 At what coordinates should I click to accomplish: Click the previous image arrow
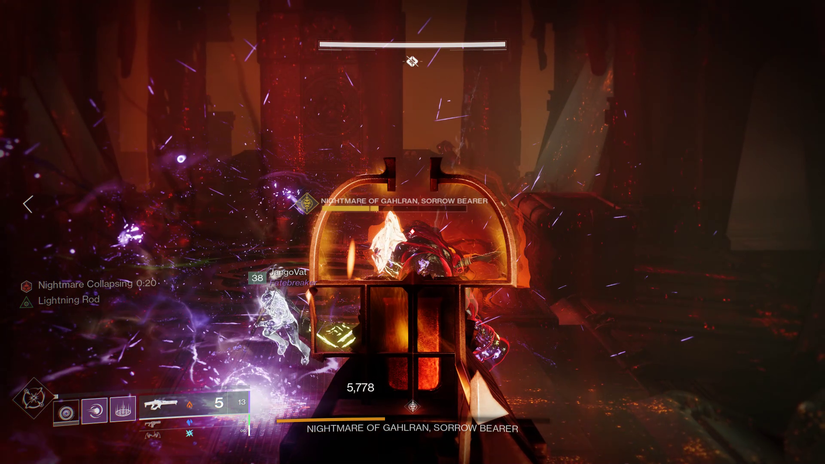(x=28, y=204)
